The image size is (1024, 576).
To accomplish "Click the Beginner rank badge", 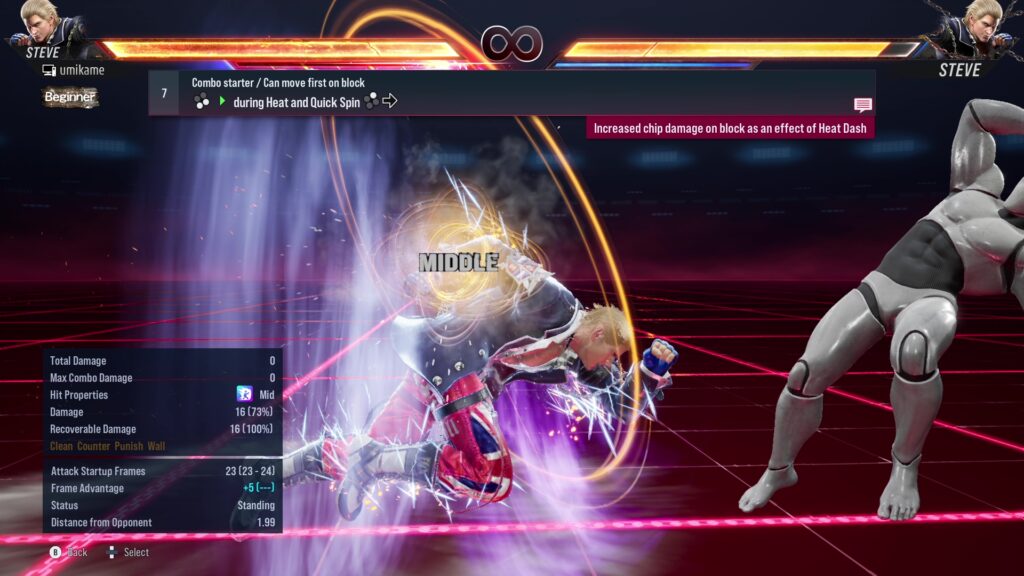I will pyautogui.click(x=70, y=97).
